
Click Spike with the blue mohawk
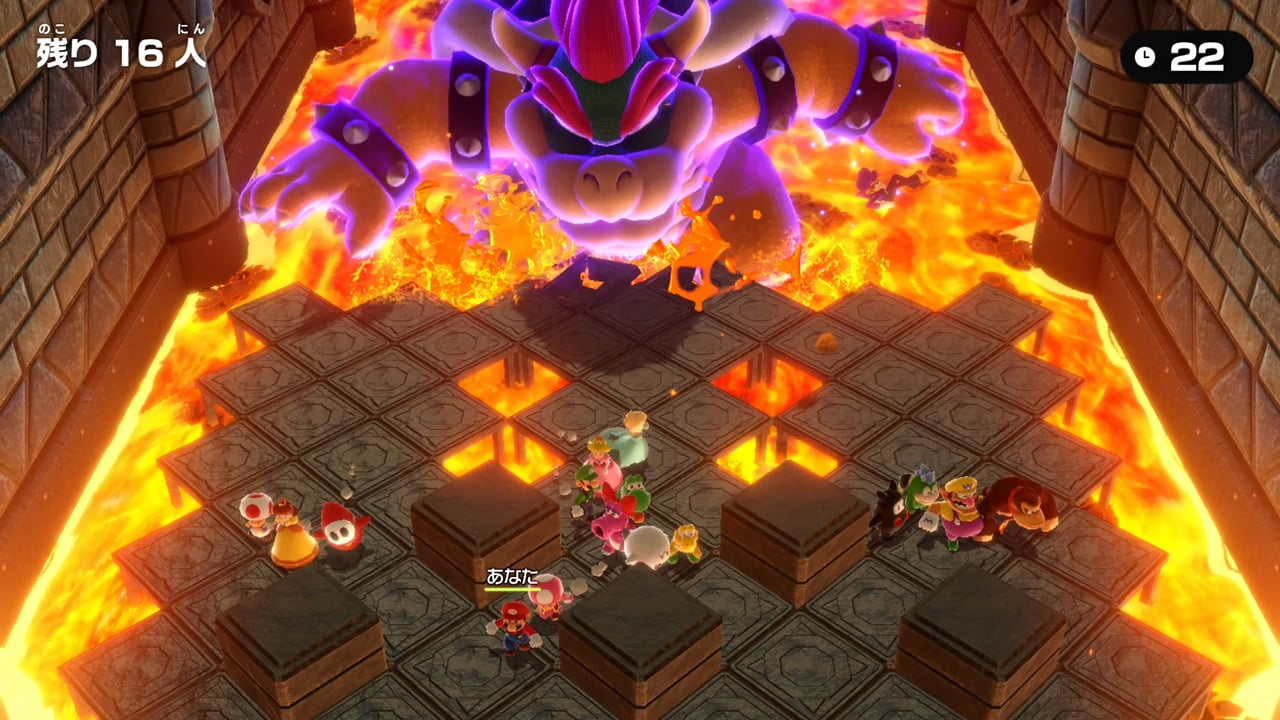[x=920, y=495]
